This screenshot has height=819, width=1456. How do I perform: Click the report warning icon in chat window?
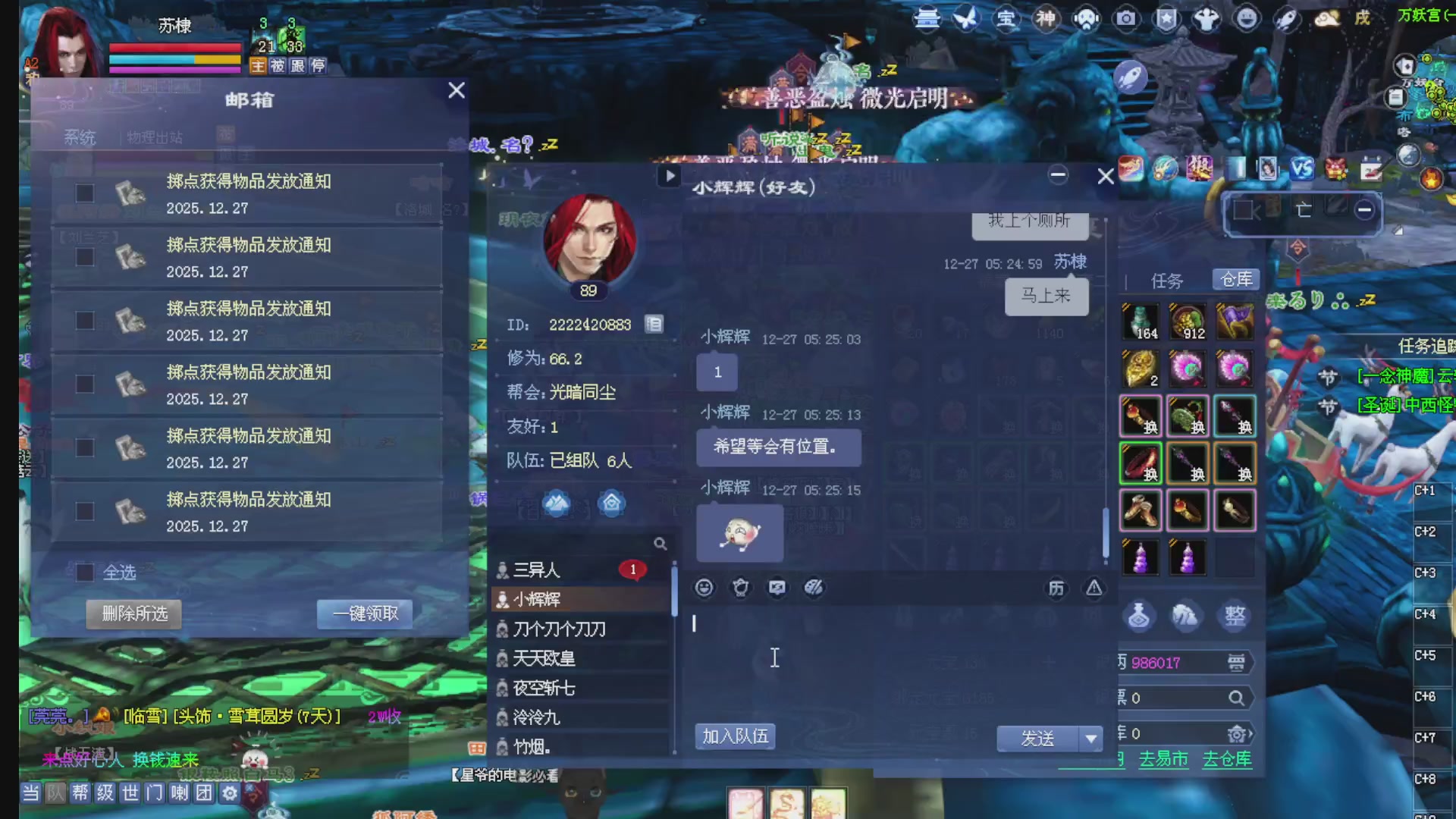pos(1094,588)
